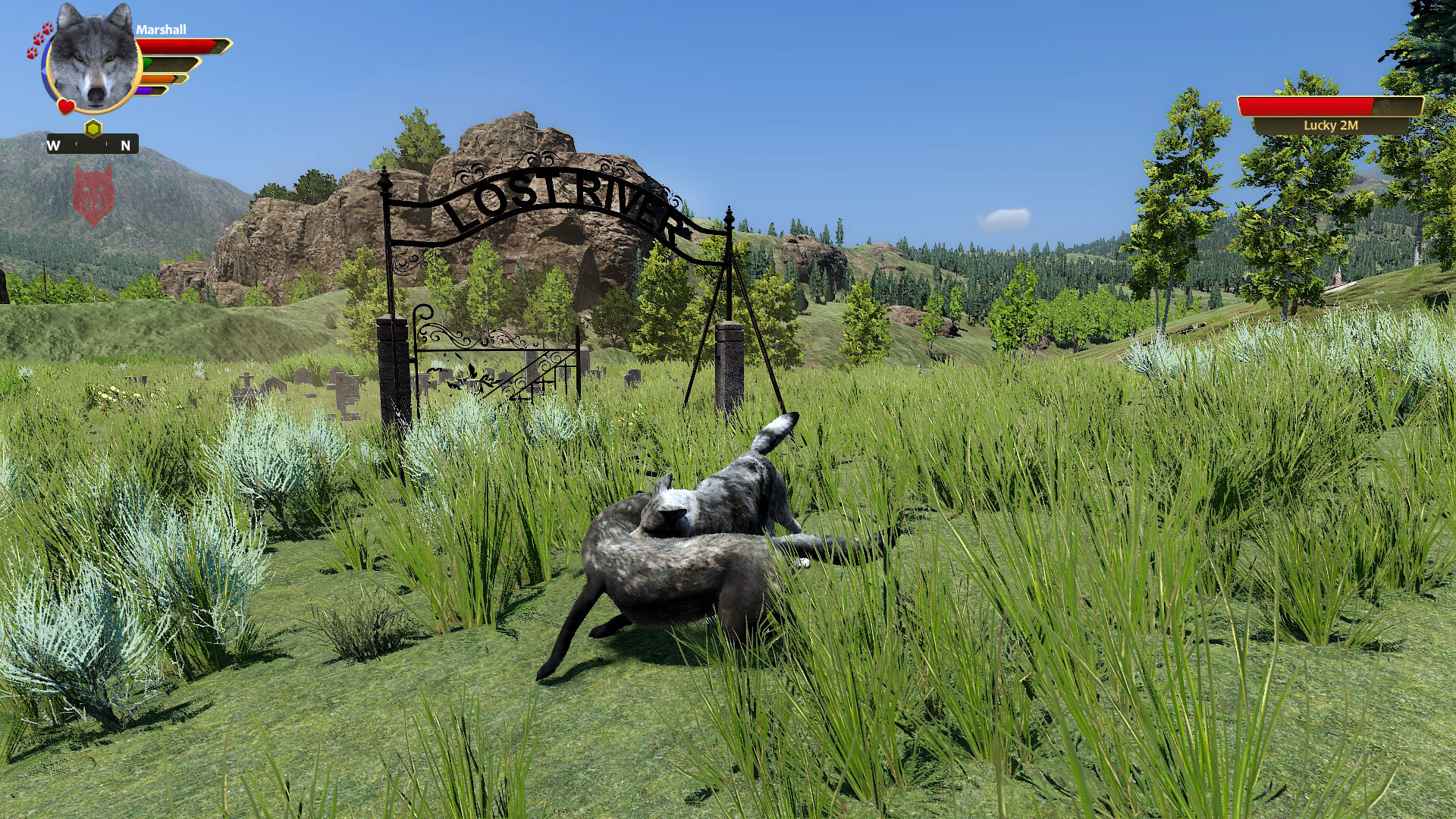This screenshot has height=819, width=1456.
Task: Click the Marshall name label
Action: point(162,30)
